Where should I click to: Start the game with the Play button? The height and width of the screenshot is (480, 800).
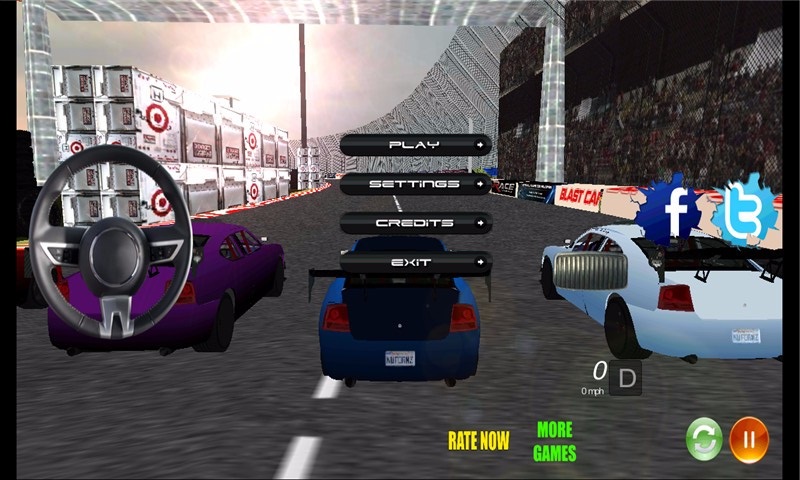(415, 145)
